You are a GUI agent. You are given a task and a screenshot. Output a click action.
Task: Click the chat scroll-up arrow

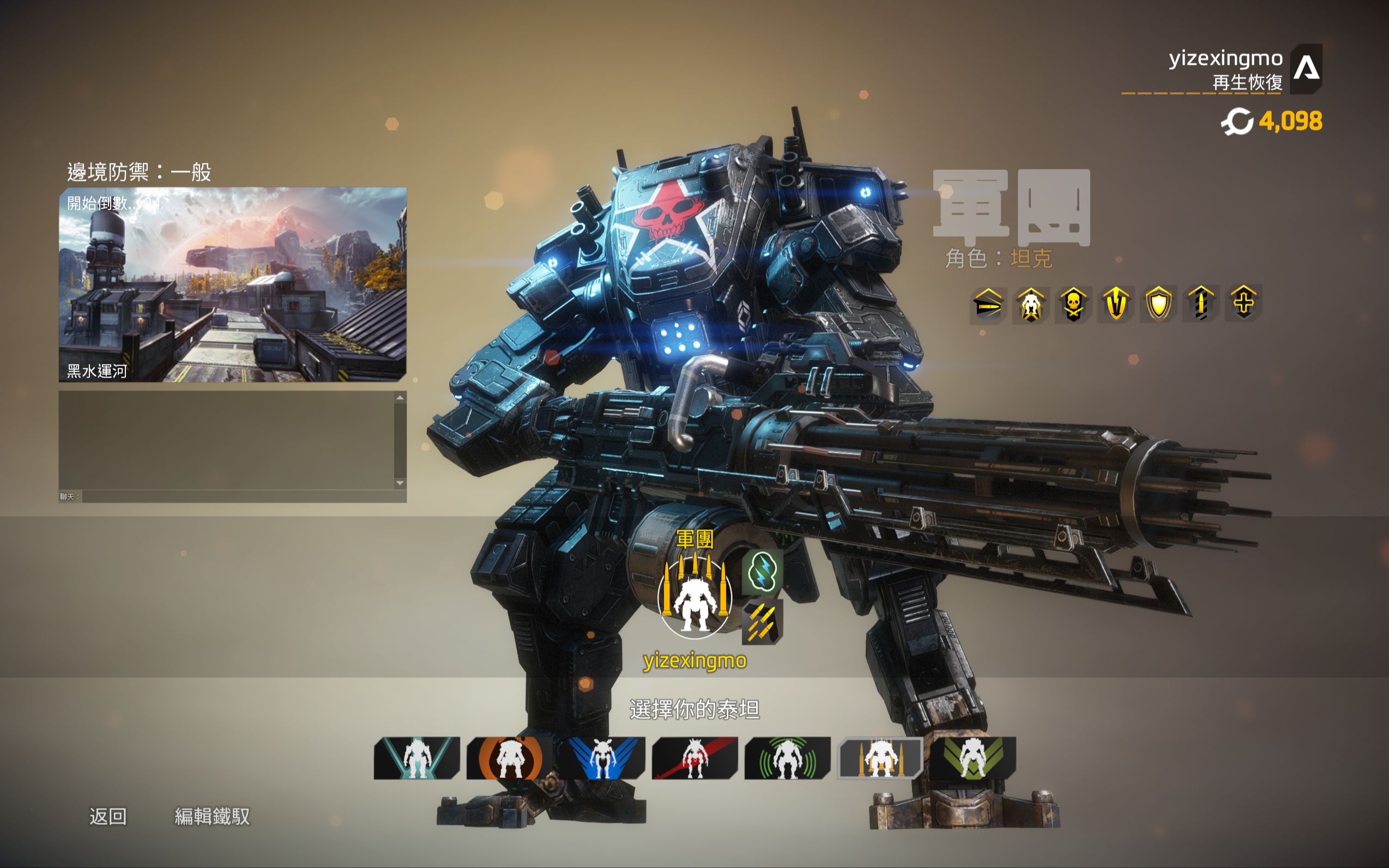click(400, 397)
